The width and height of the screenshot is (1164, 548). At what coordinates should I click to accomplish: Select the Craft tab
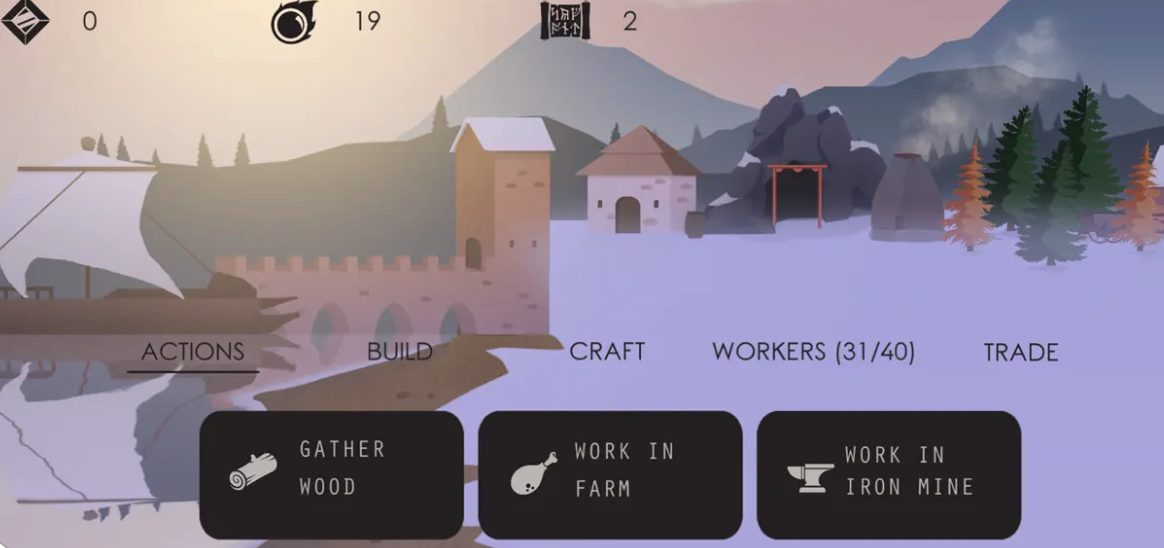(607, 352)
